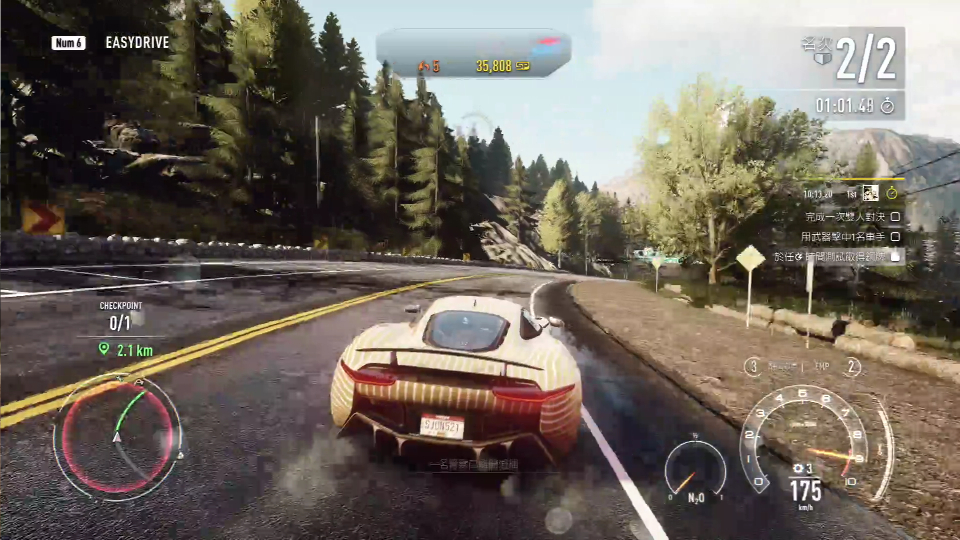Image resolution: width=960 pixels, height=540 pixels.
Task: Tick the 用武器擊中1名車手 objective checkbox
Action: coord(895,237)
